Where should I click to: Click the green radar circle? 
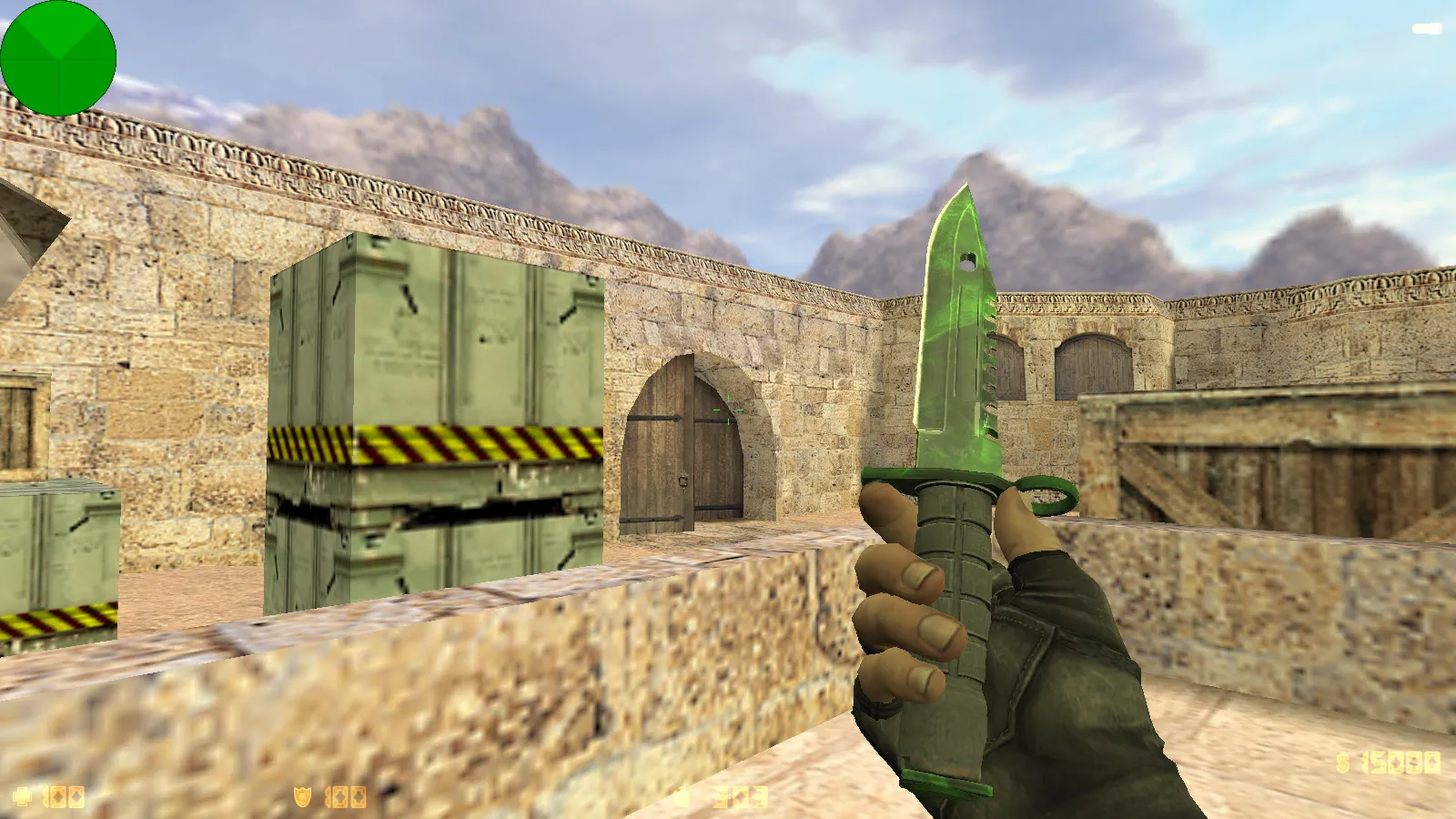click(60, 58)
